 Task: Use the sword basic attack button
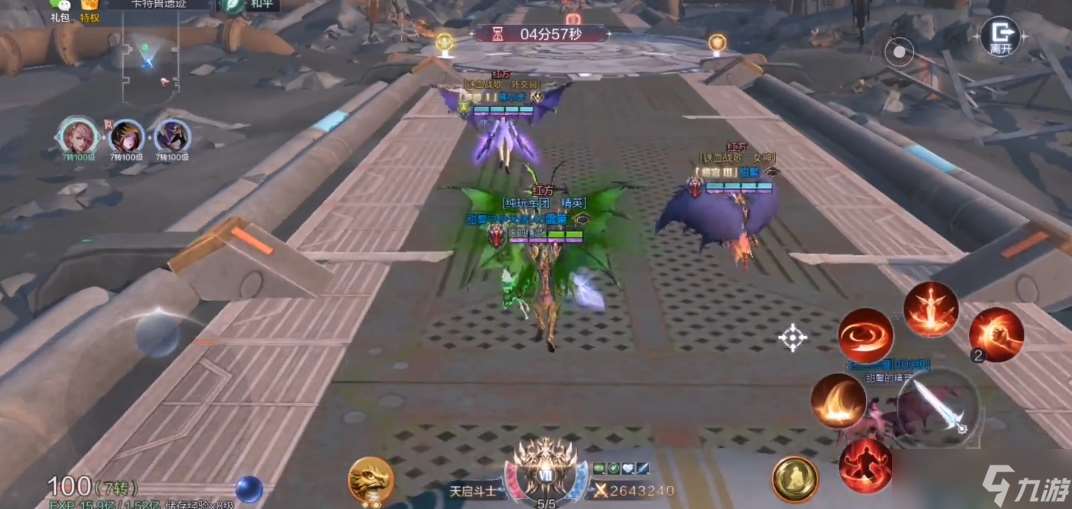pos(936,409)
